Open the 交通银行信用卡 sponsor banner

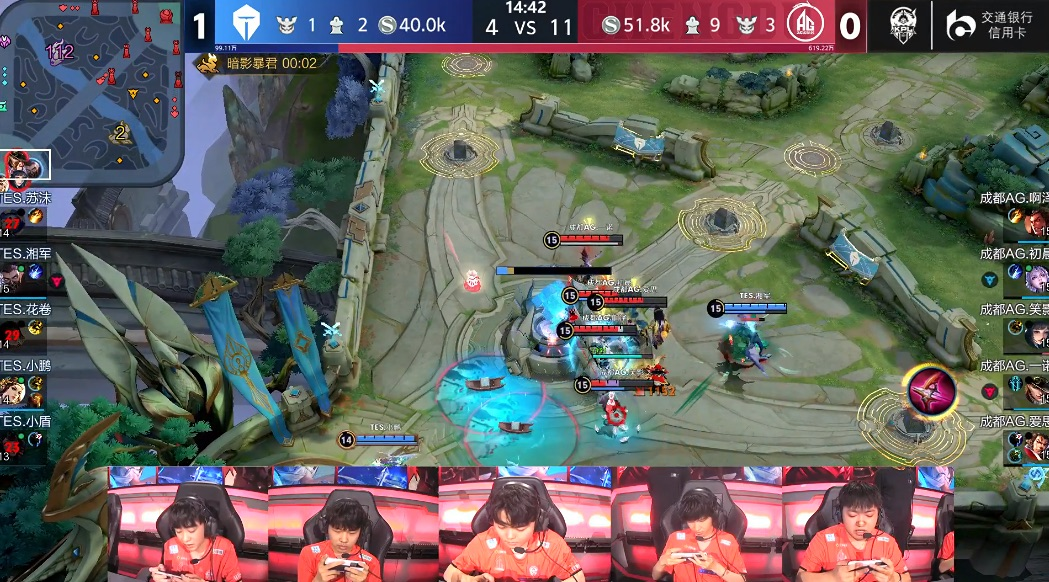[991, 25]
